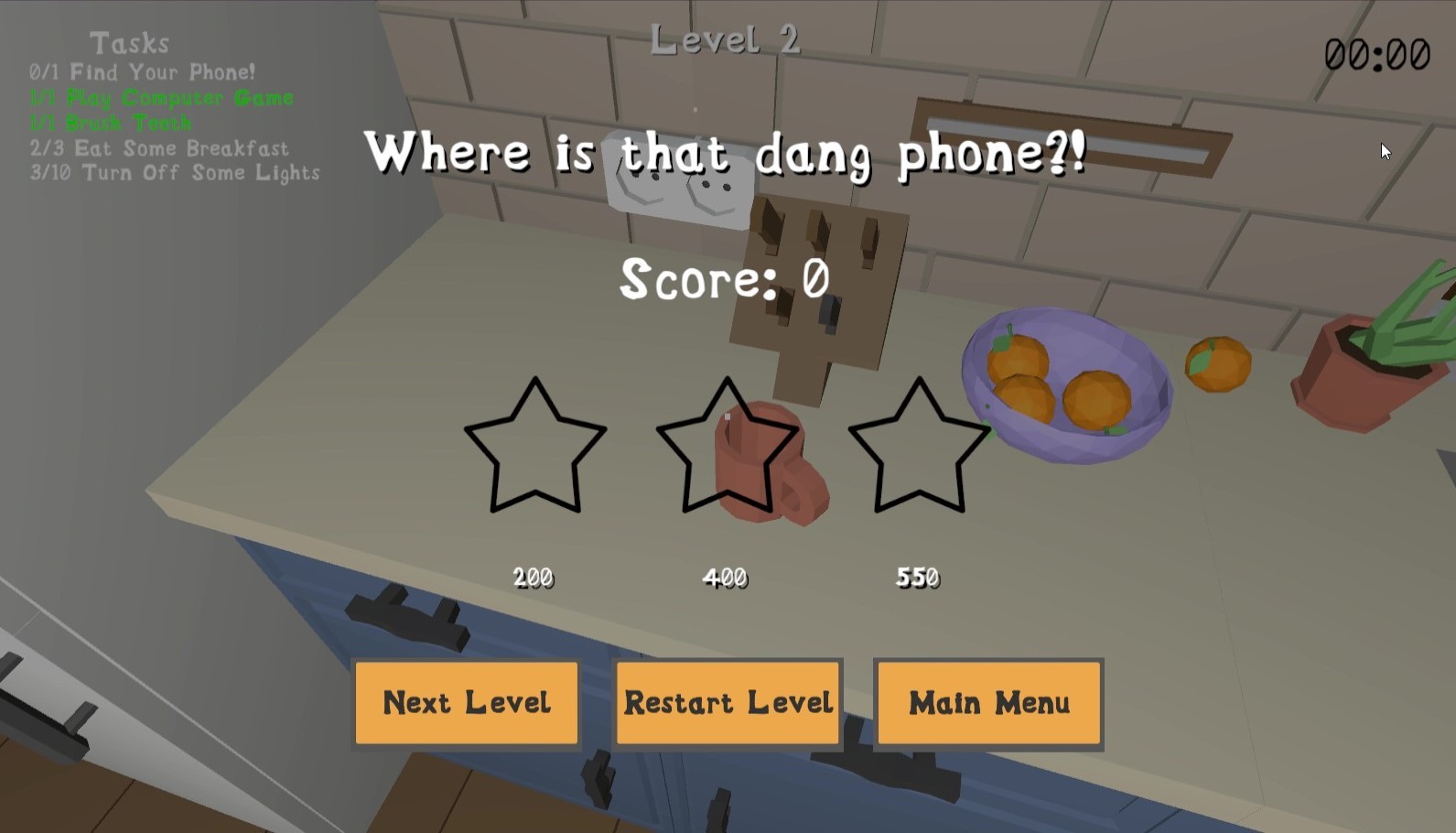Click the unfinished Find Your Phone task
The image size is (1456, 833).
coord(142,72)
